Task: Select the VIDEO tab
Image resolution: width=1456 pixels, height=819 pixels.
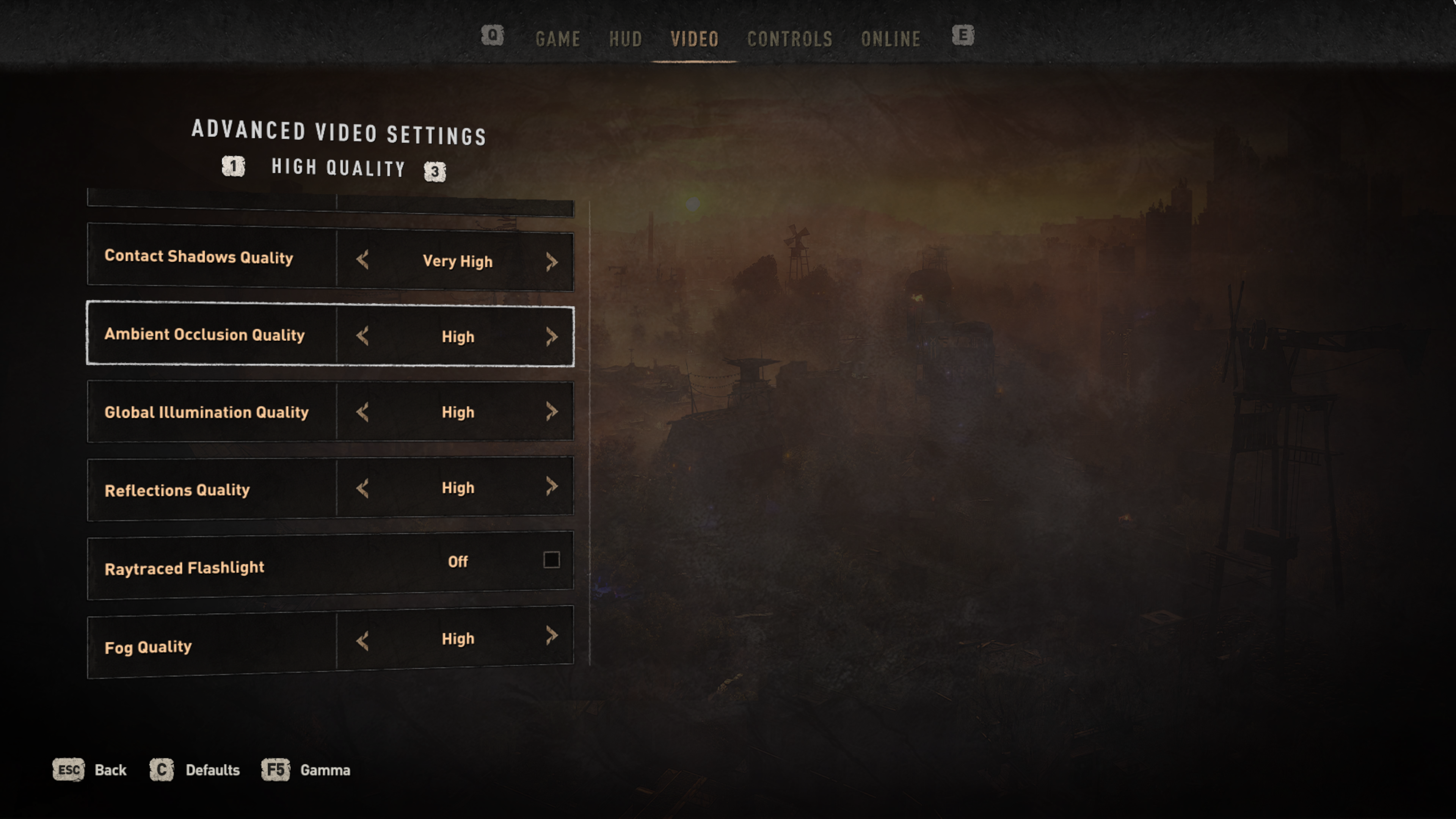Action: (x=694, y=39)
